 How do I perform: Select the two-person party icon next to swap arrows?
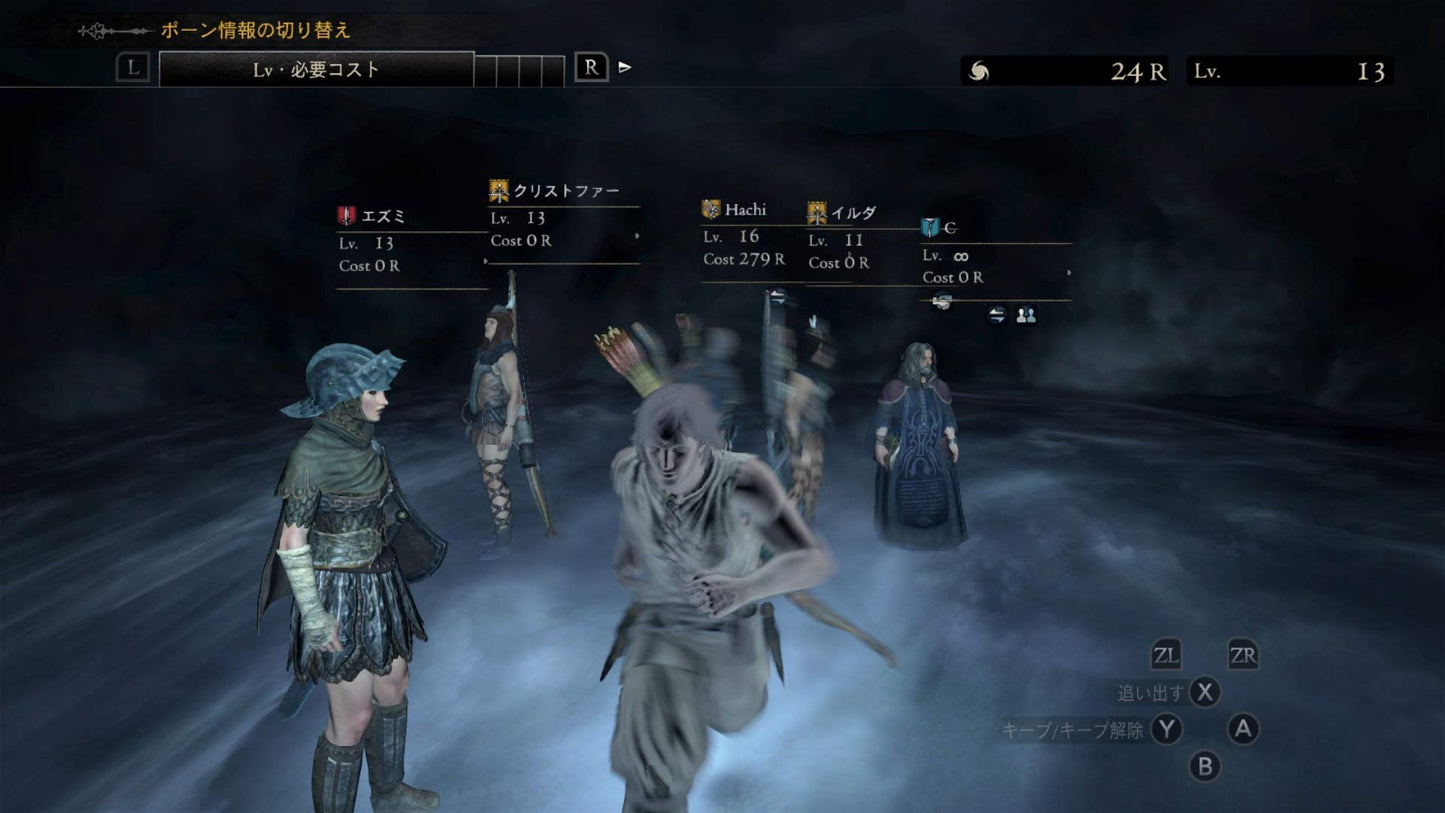click(x=1026, y=314)
